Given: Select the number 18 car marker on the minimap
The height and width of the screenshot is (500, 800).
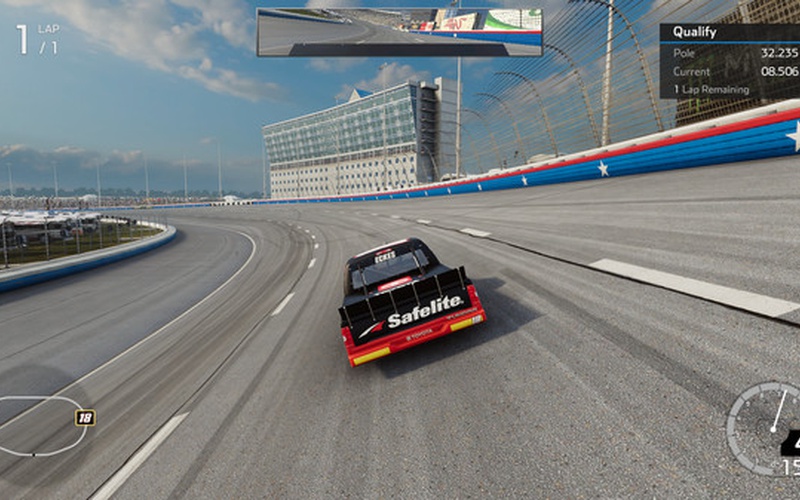Looking at the screenshot, I should click(x=86, y=418).
